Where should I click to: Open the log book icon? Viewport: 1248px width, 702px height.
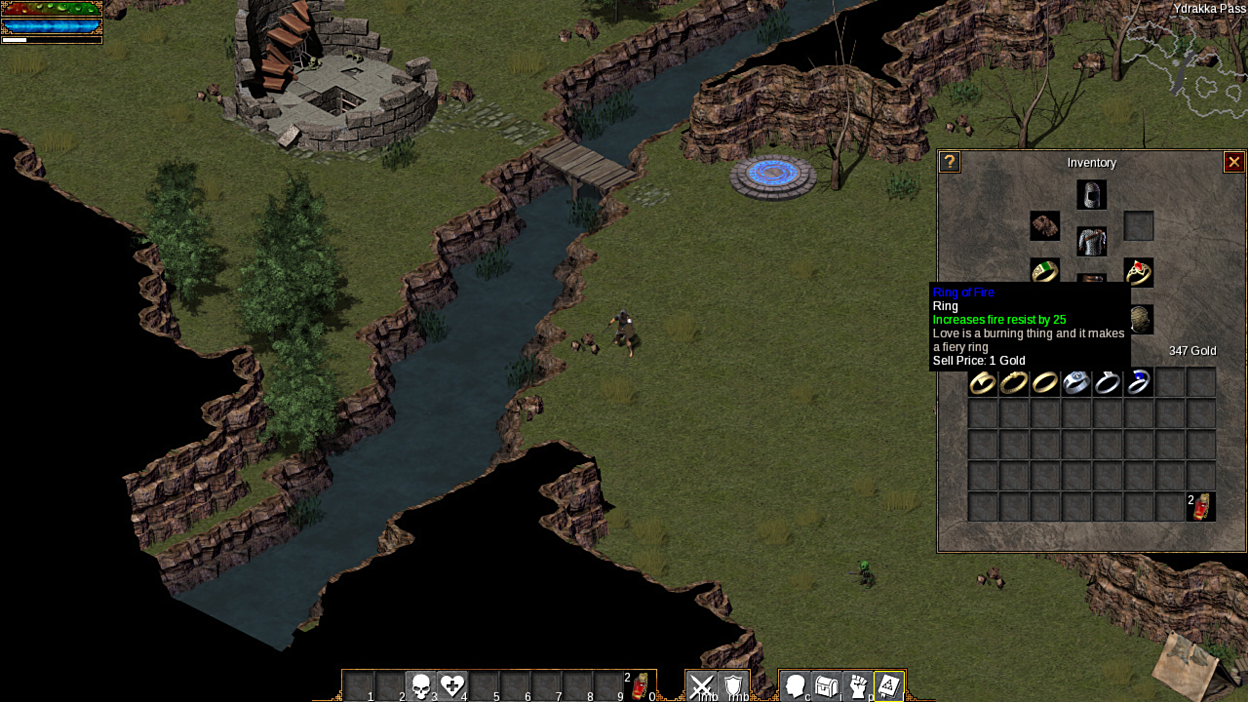[x=889, y=686]
